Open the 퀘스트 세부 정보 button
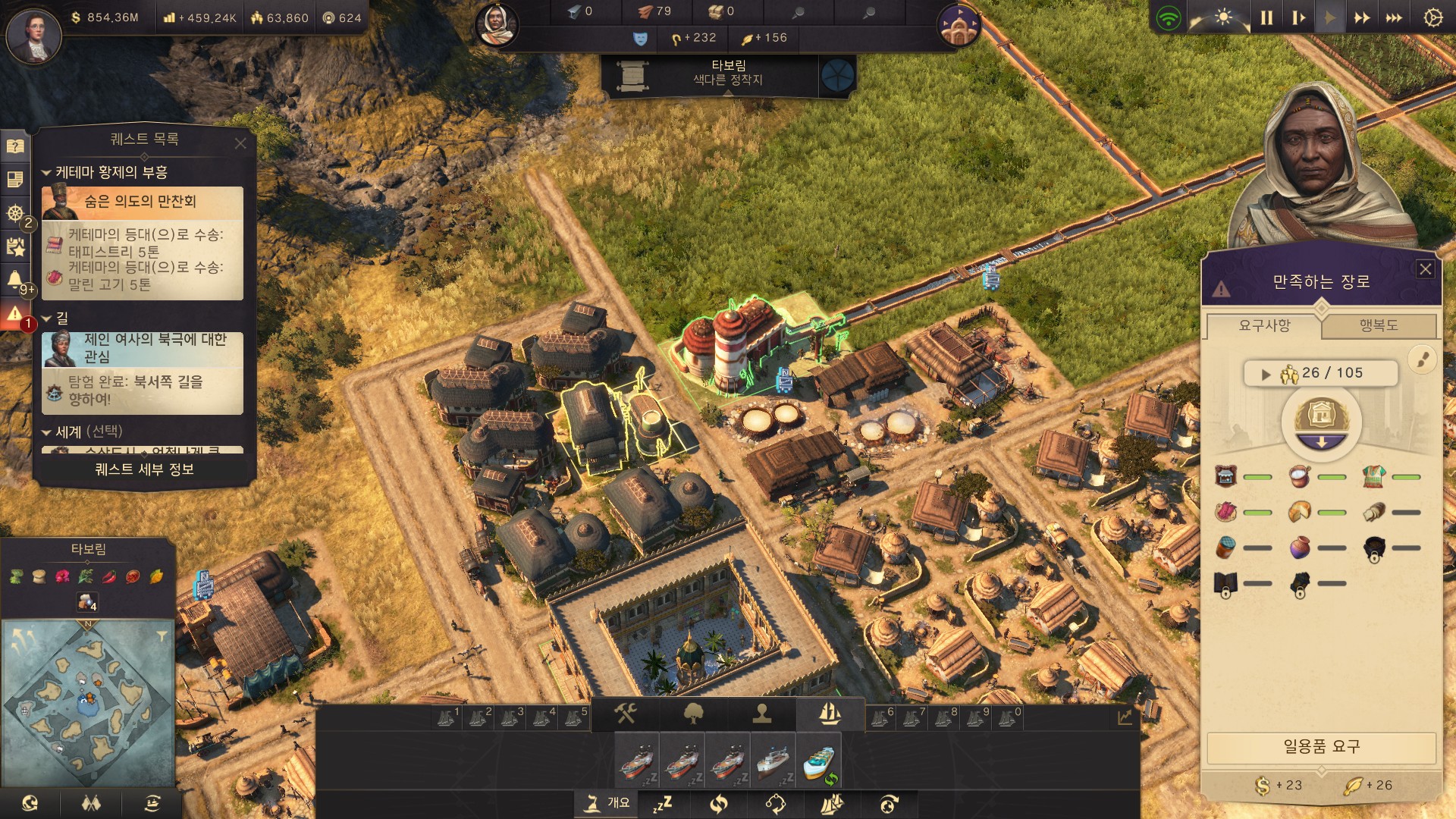This screenshot has width=1456, height=819. point(144,469)
